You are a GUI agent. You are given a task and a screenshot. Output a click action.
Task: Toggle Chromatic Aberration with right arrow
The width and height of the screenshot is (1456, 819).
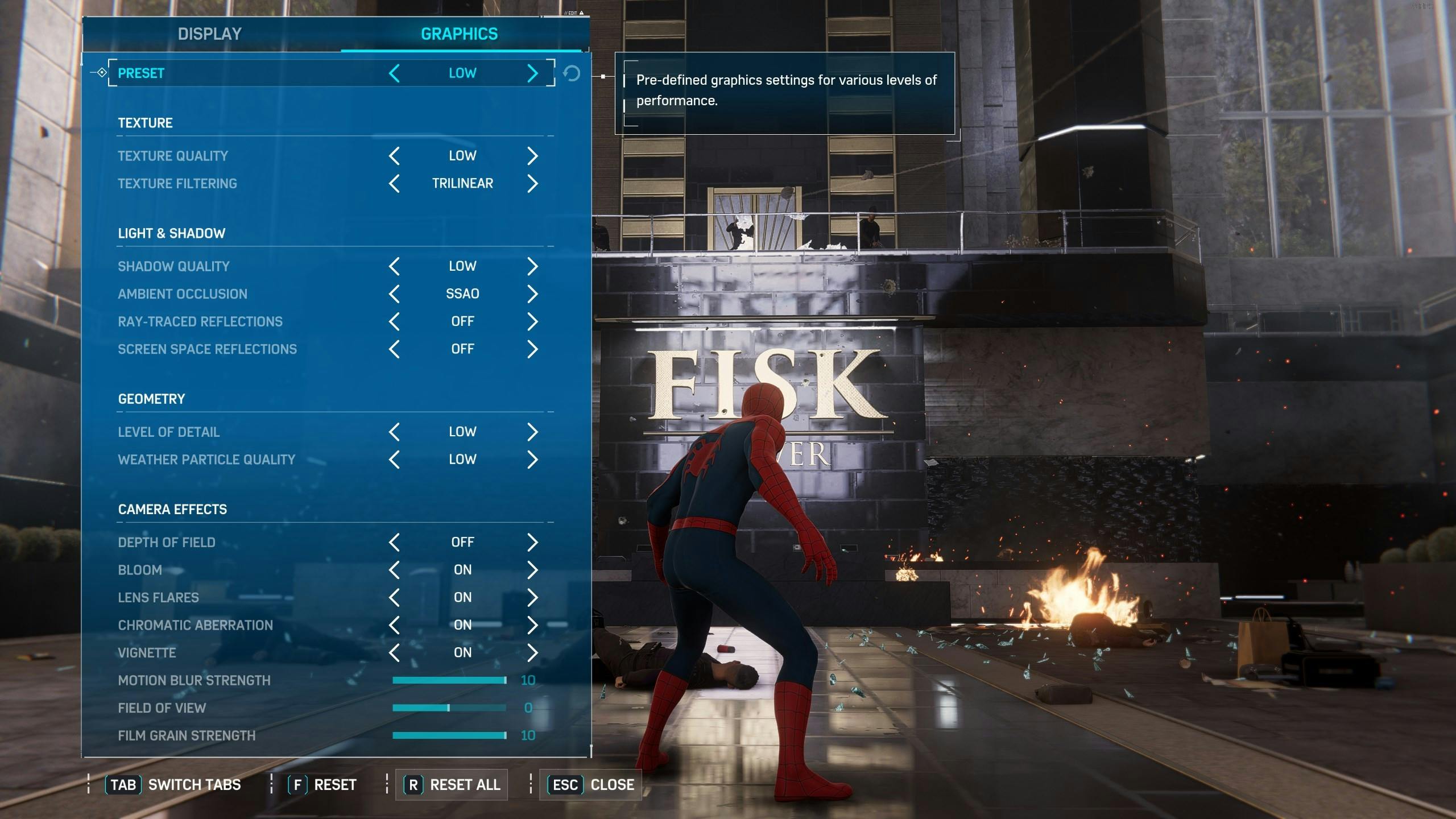click(532, 625)
